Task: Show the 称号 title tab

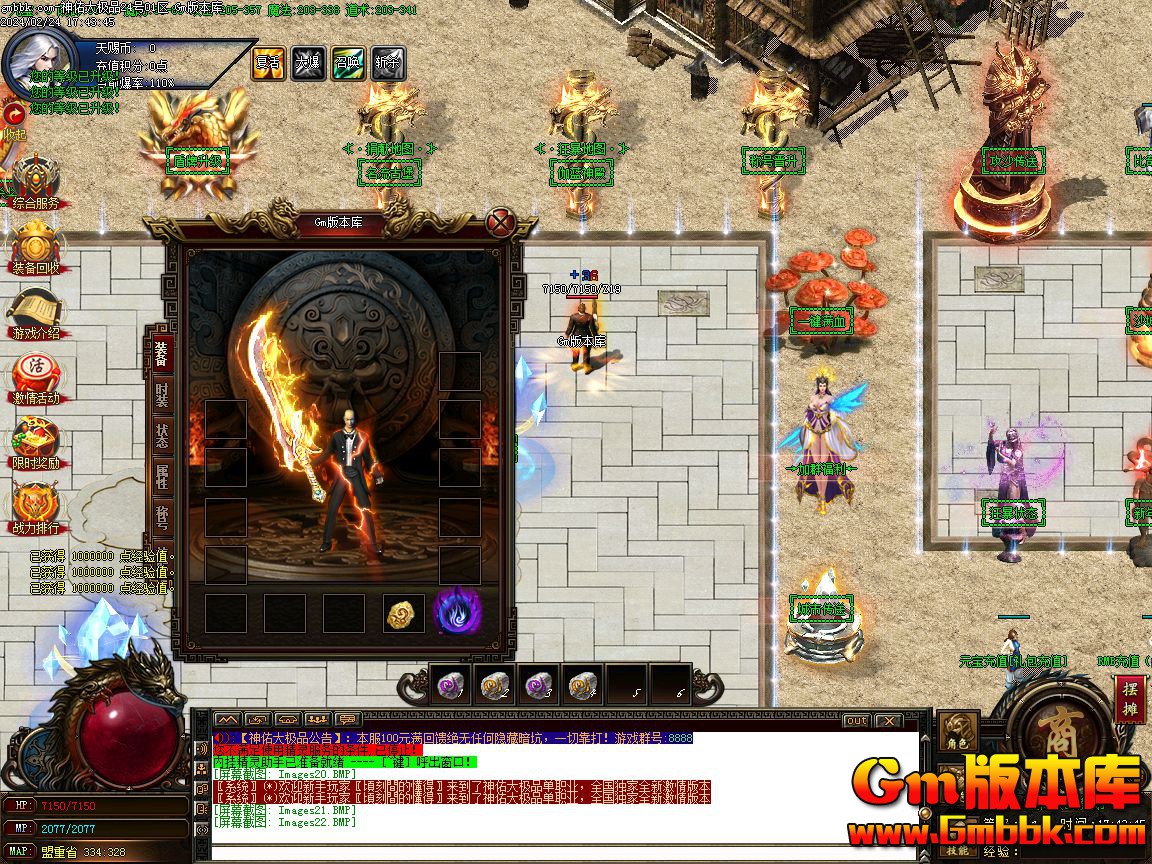Action: pyautogui.click(x=162, y=520)
